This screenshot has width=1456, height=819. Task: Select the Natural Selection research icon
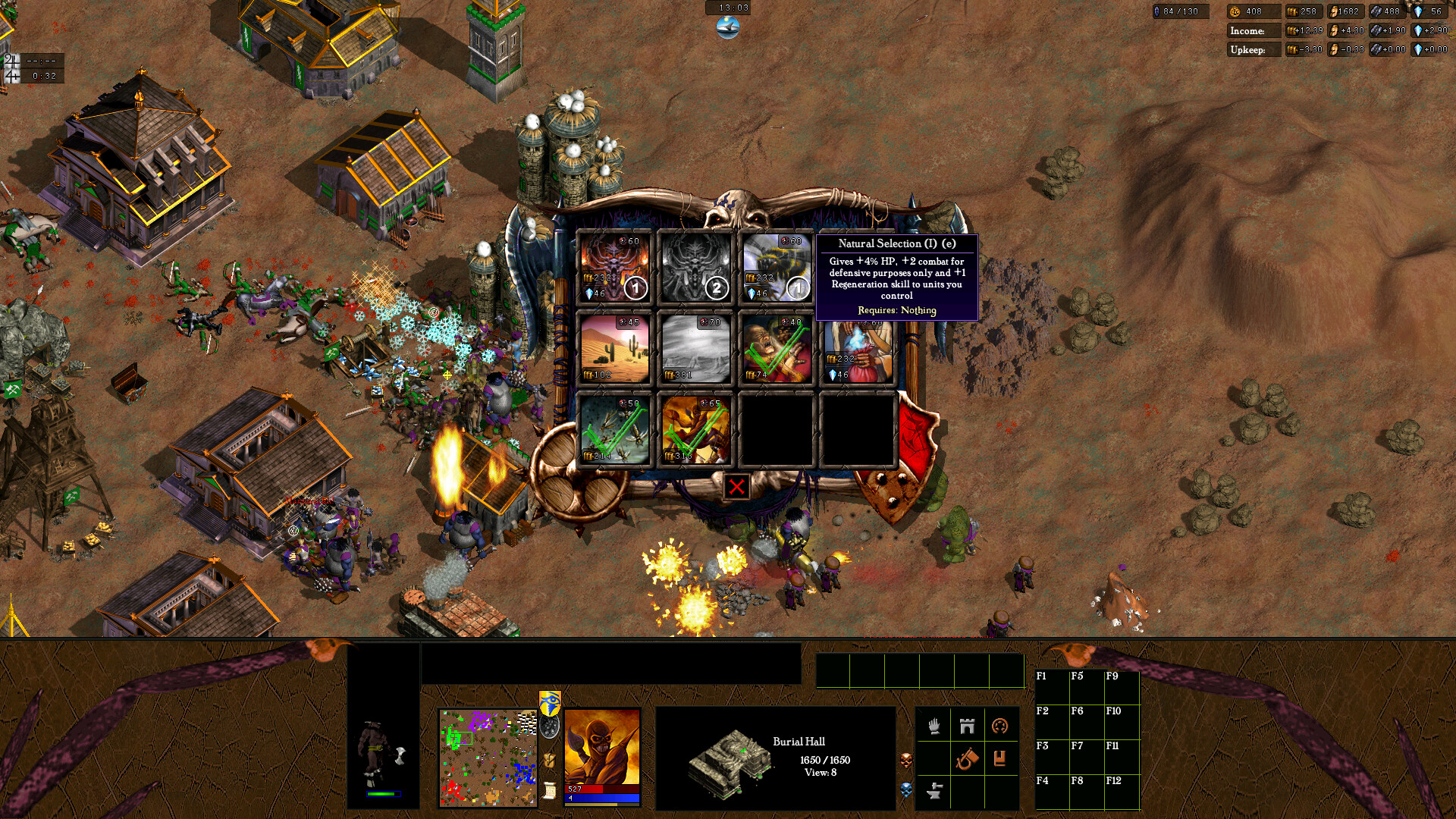[x=776, y=267]
